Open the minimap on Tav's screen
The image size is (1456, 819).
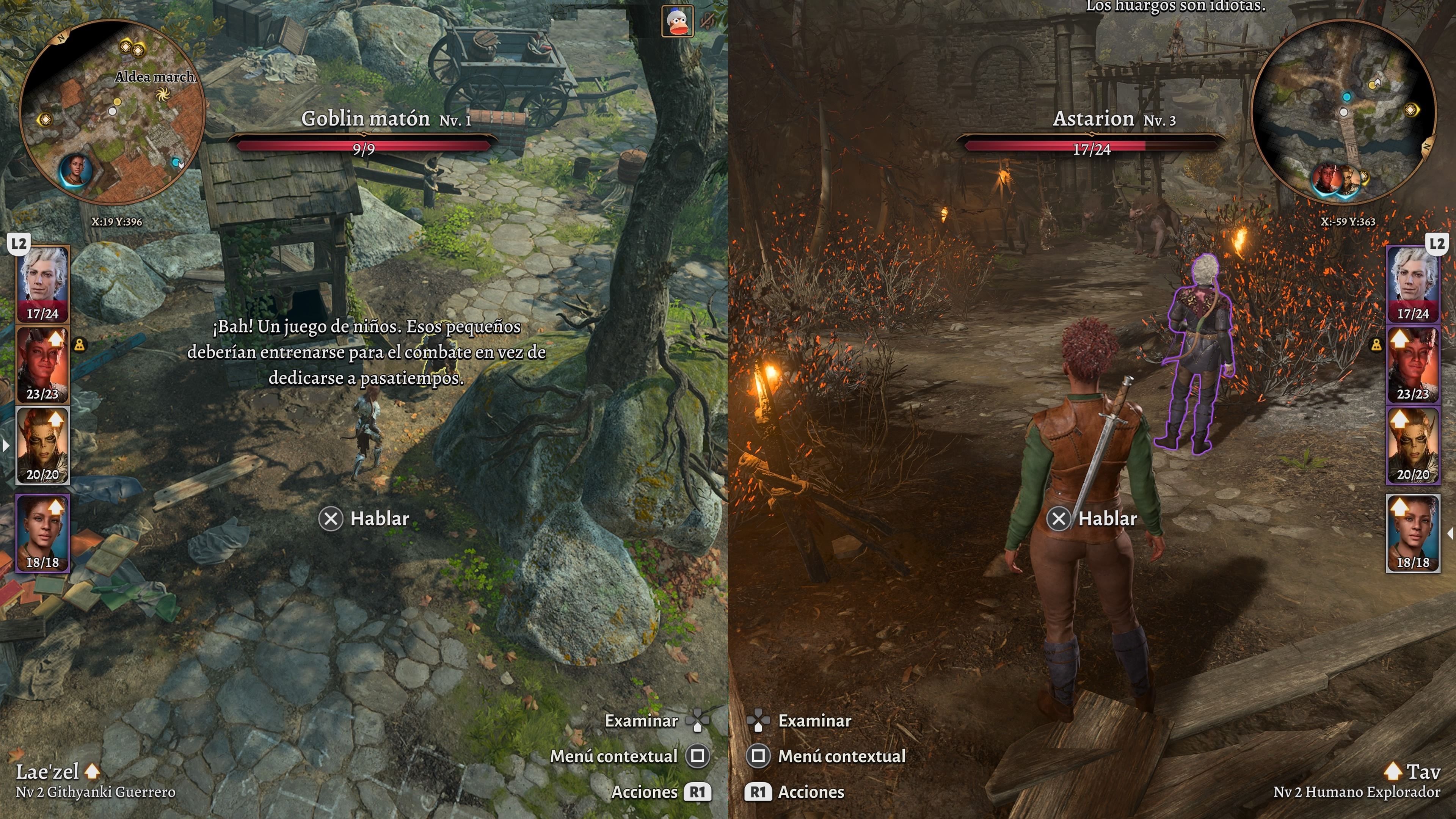[1343, 111]
